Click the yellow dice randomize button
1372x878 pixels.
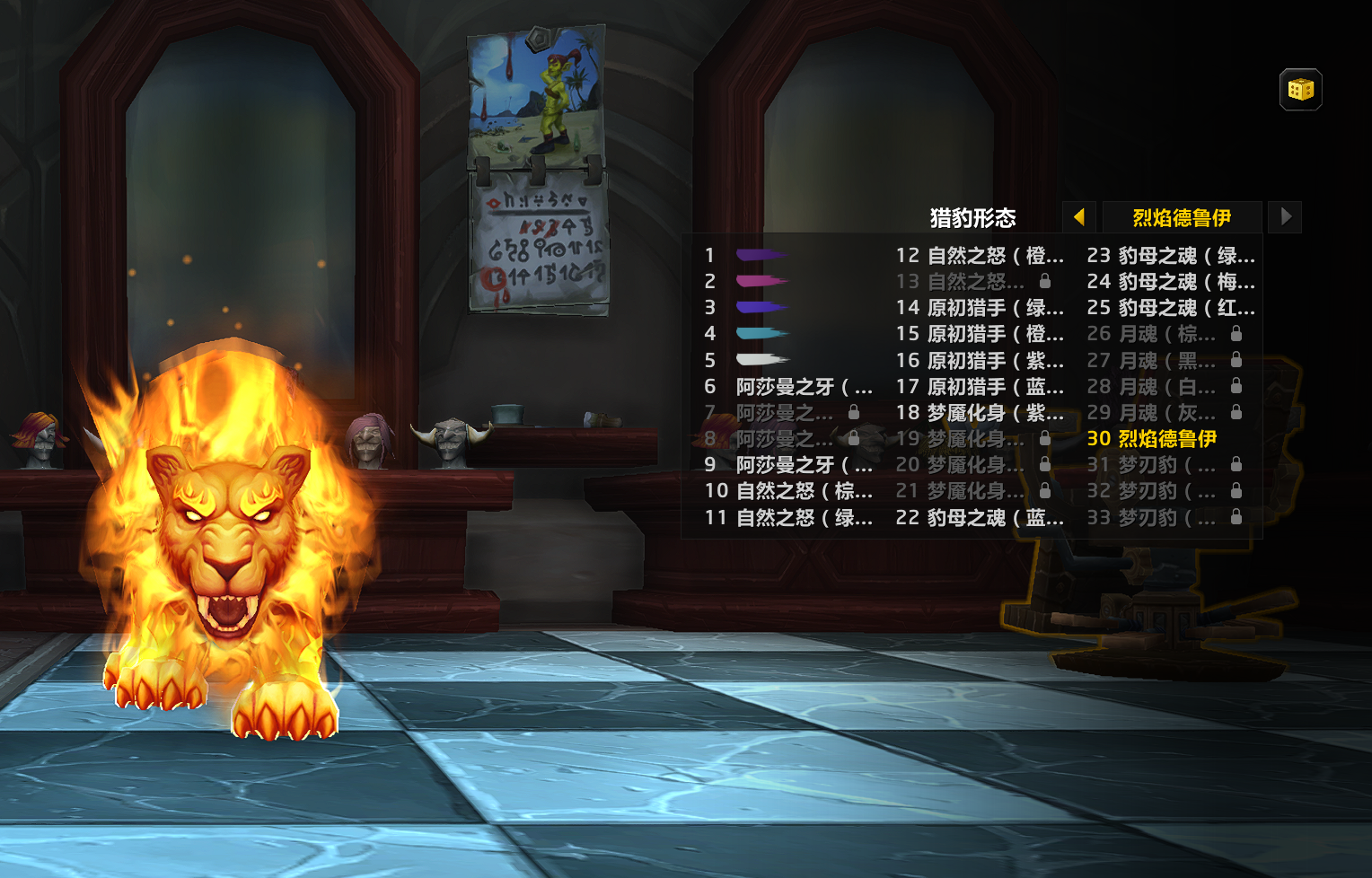[1300, 90]
